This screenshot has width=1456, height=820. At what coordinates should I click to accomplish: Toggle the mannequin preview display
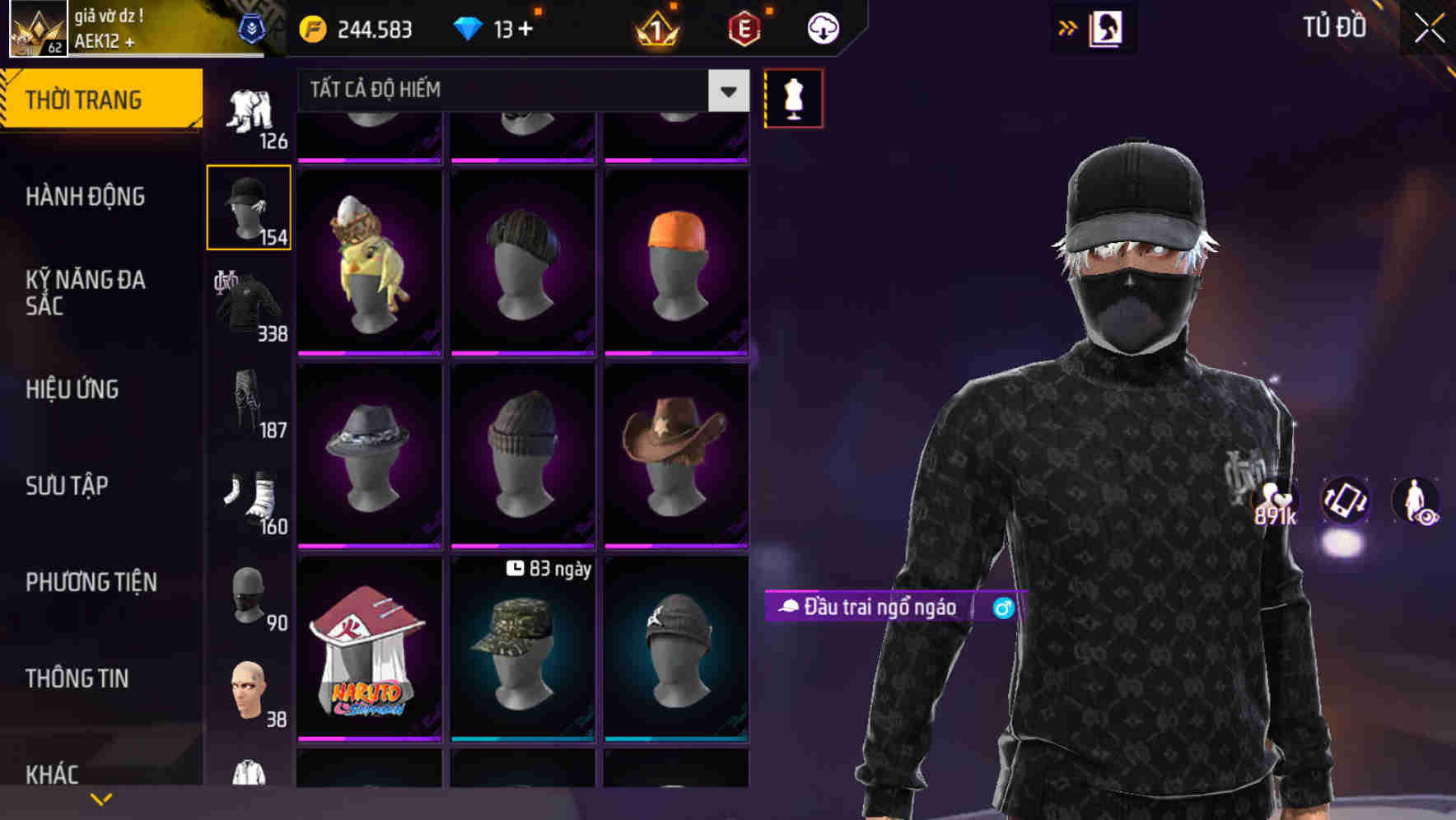pyautogui.click(x=793, y=97)
